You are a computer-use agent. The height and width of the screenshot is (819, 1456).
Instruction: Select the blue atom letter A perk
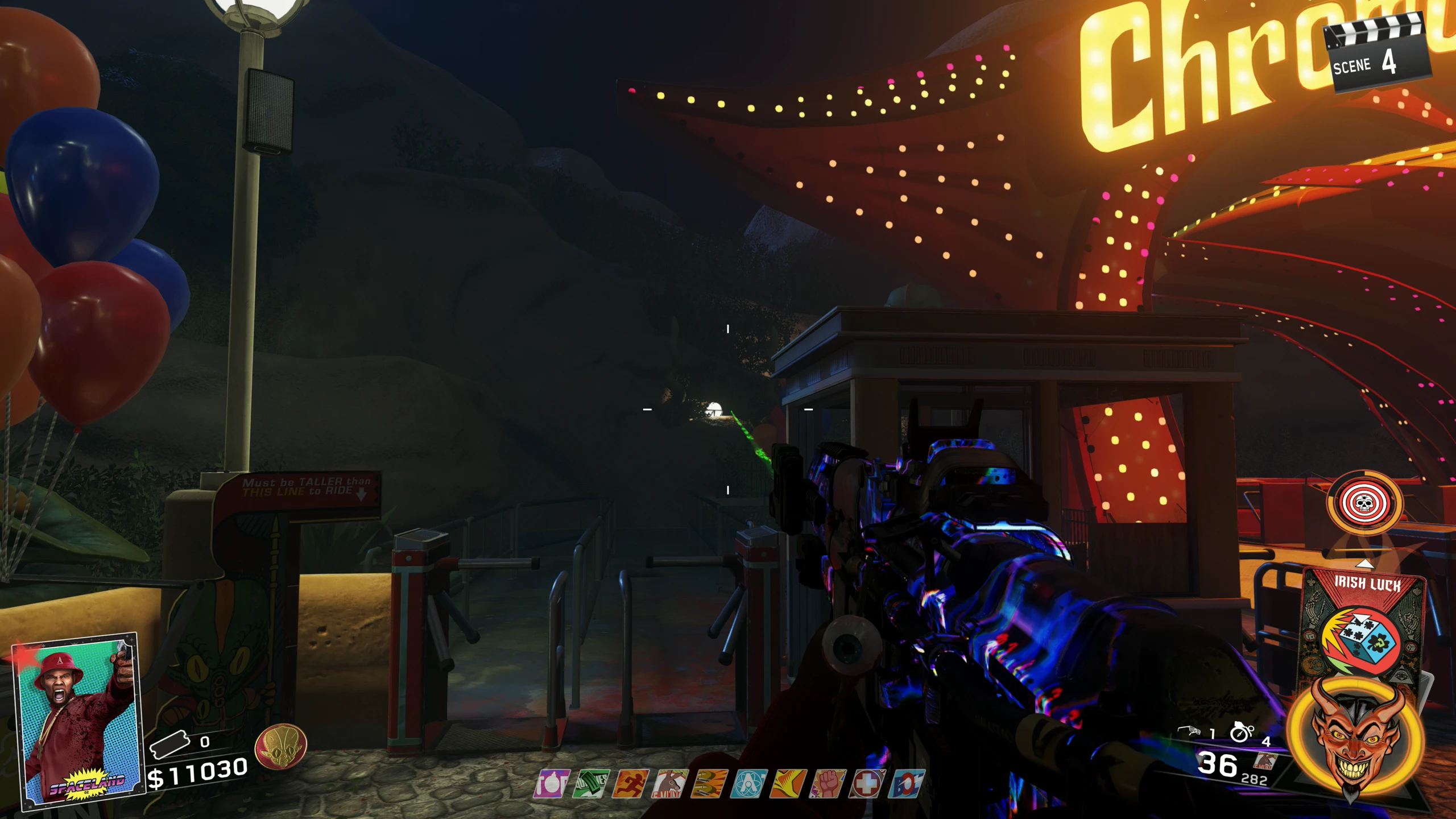(748, 784)
